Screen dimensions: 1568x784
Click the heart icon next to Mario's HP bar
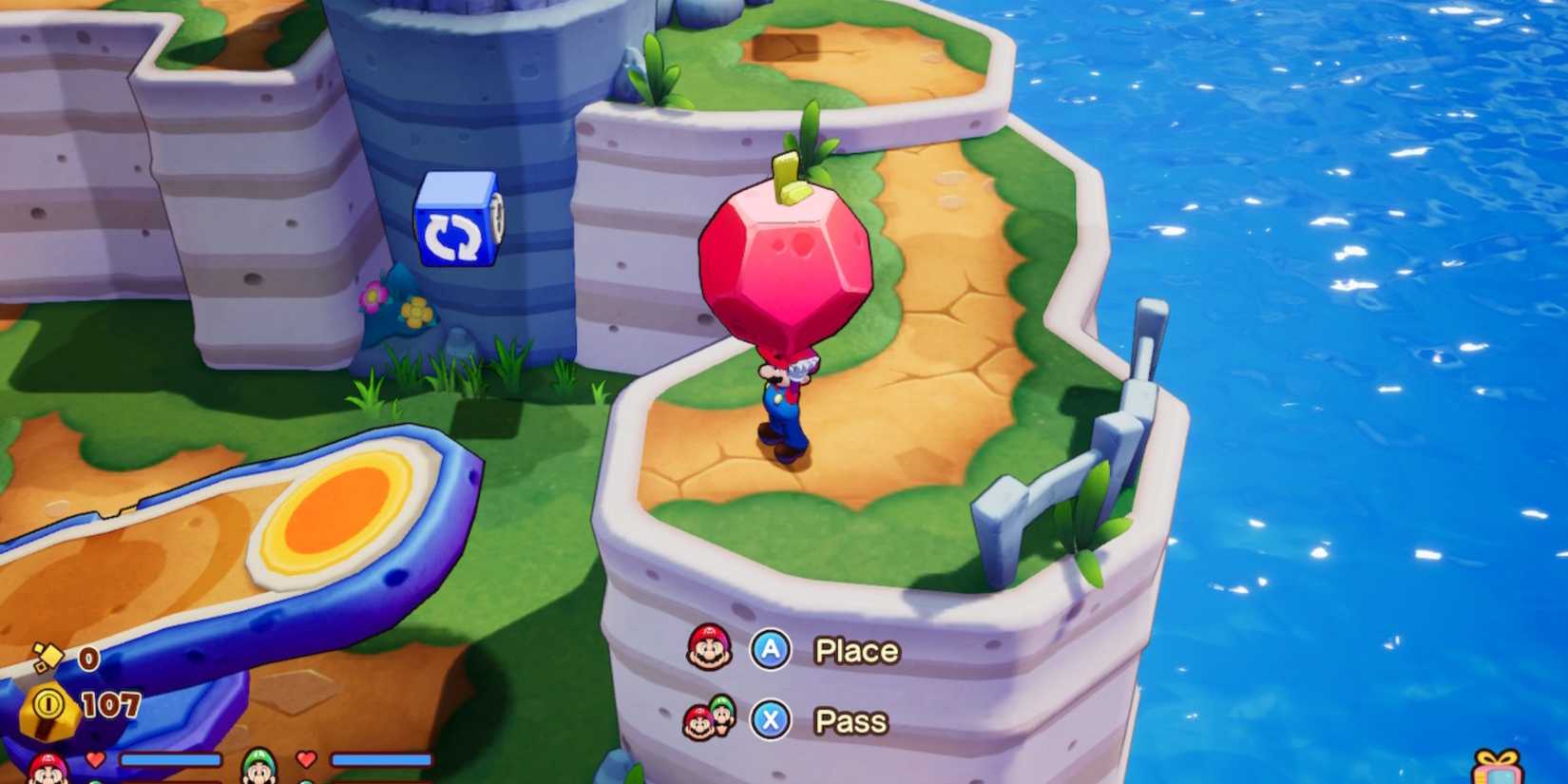pyautogui.click(x=94, y=756)
